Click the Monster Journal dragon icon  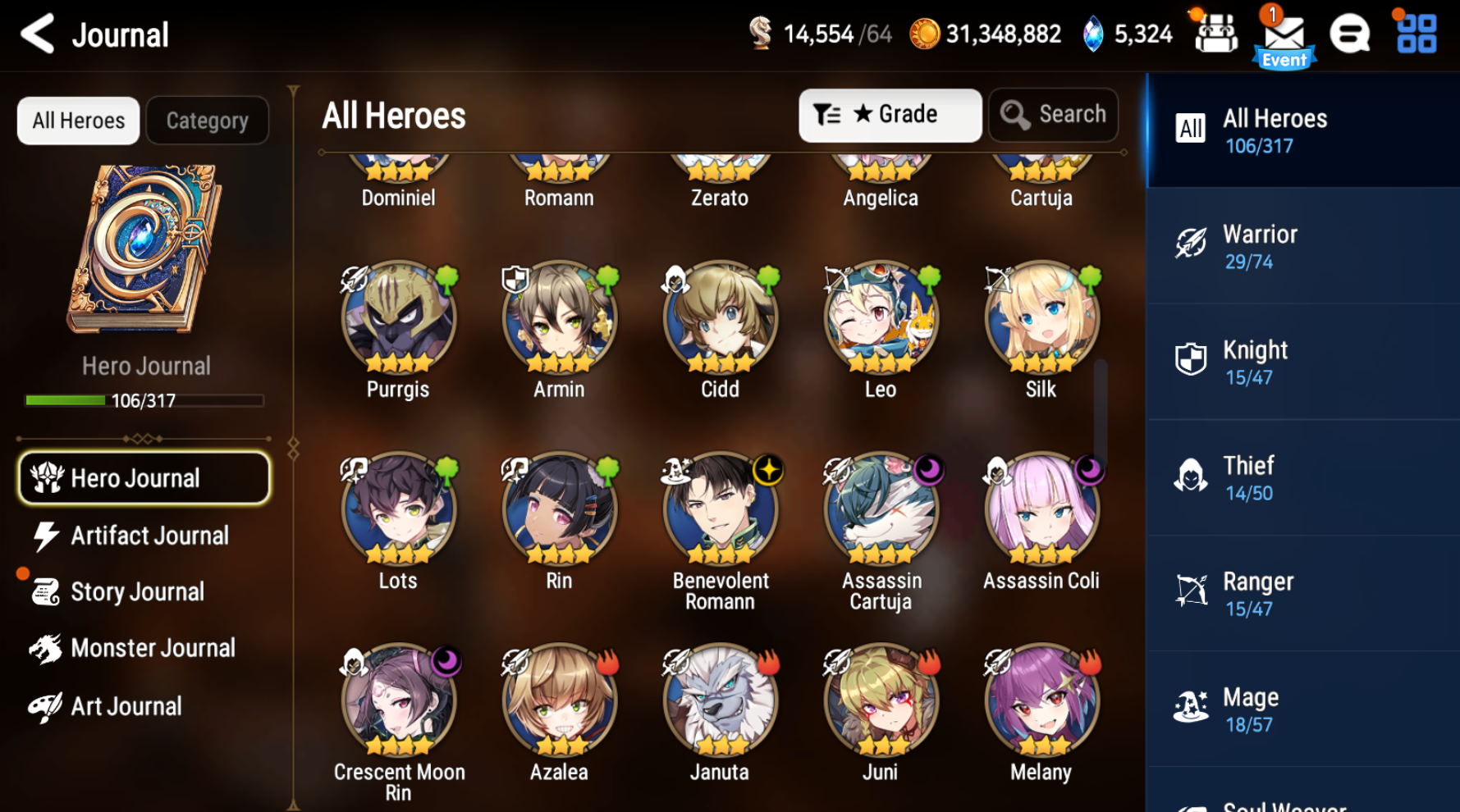47,647
